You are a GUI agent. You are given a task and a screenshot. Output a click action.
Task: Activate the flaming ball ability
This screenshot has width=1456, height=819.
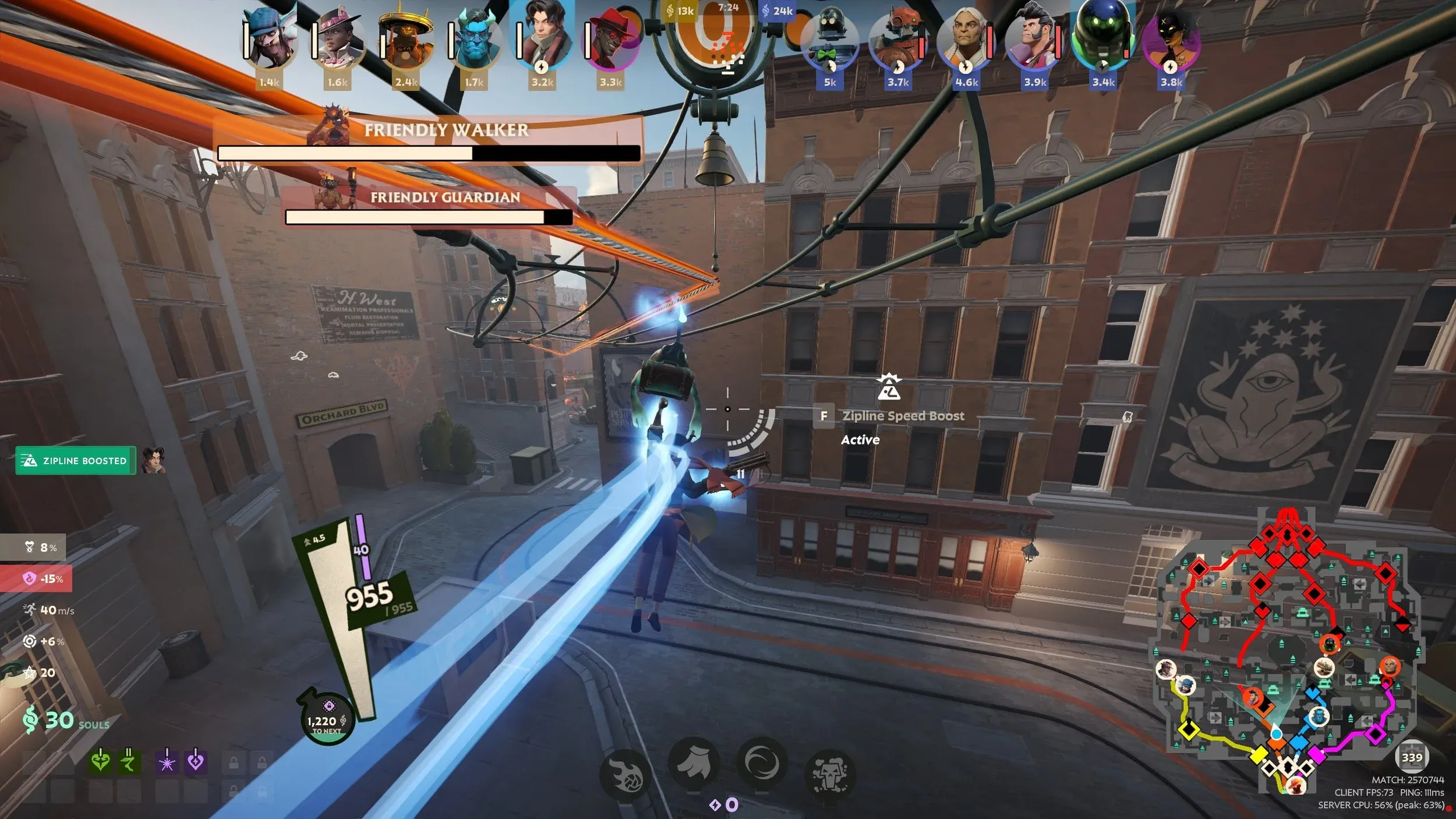coord(625,776)
